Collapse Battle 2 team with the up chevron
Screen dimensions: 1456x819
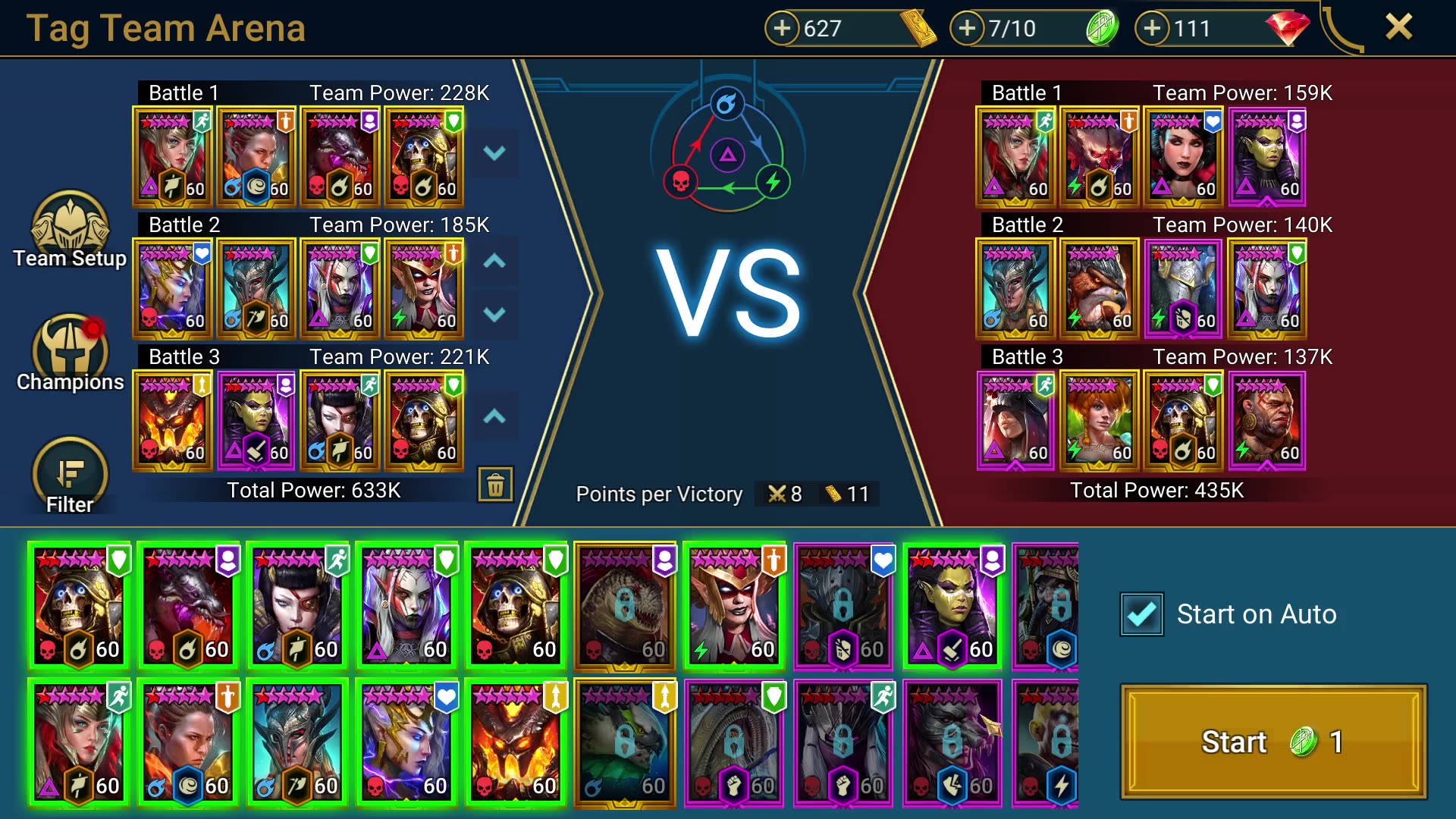point(494,260)
